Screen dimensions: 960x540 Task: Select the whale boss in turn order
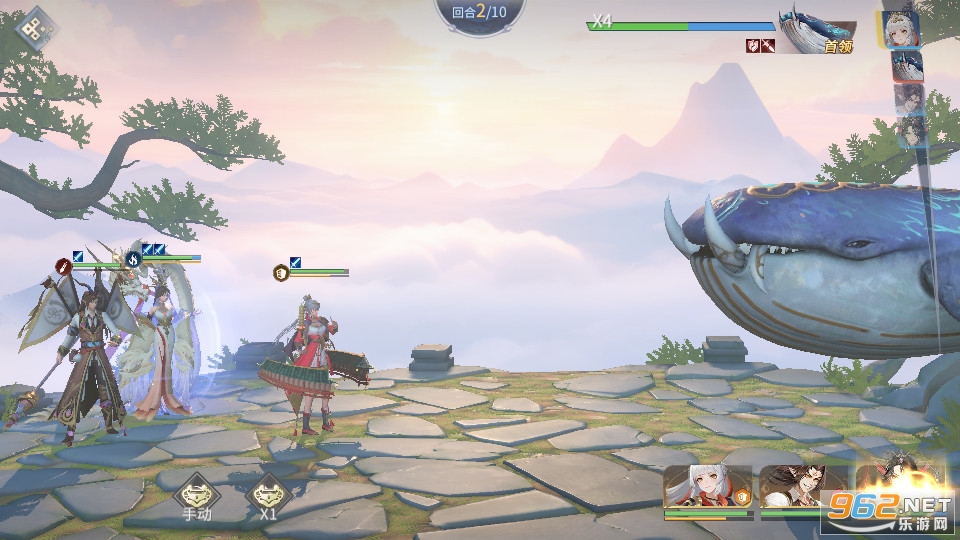[x=907, y=66]
